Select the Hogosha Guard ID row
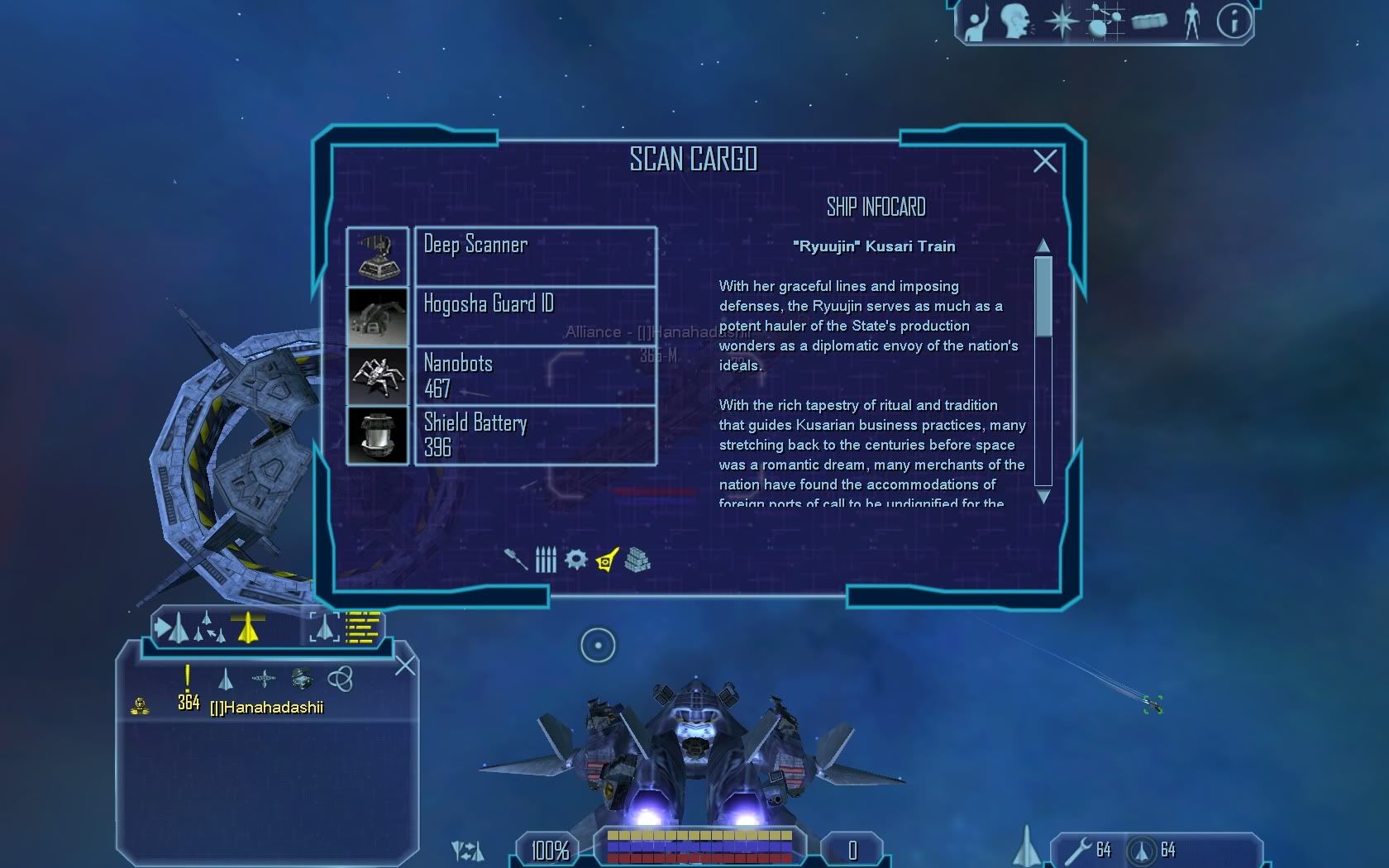Image resolution: width=1389 pixels, height=868 pixels. 535,316
